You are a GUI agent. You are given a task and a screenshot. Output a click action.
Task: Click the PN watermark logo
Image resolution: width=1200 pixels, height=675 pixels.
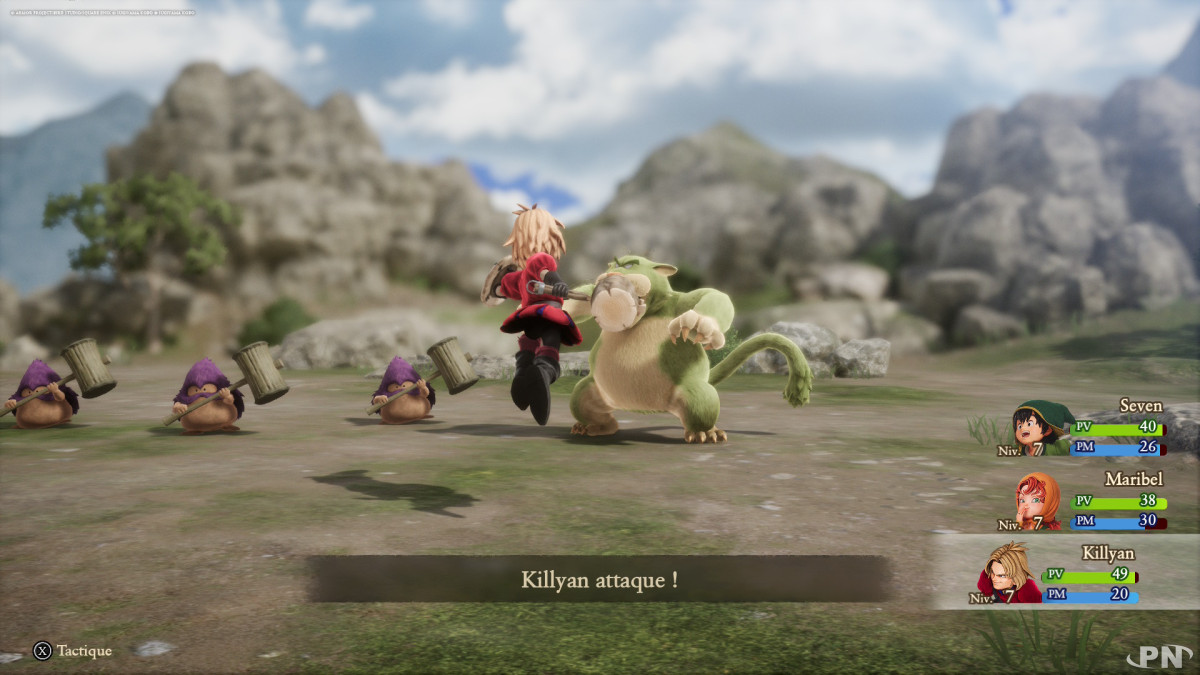1159,657
